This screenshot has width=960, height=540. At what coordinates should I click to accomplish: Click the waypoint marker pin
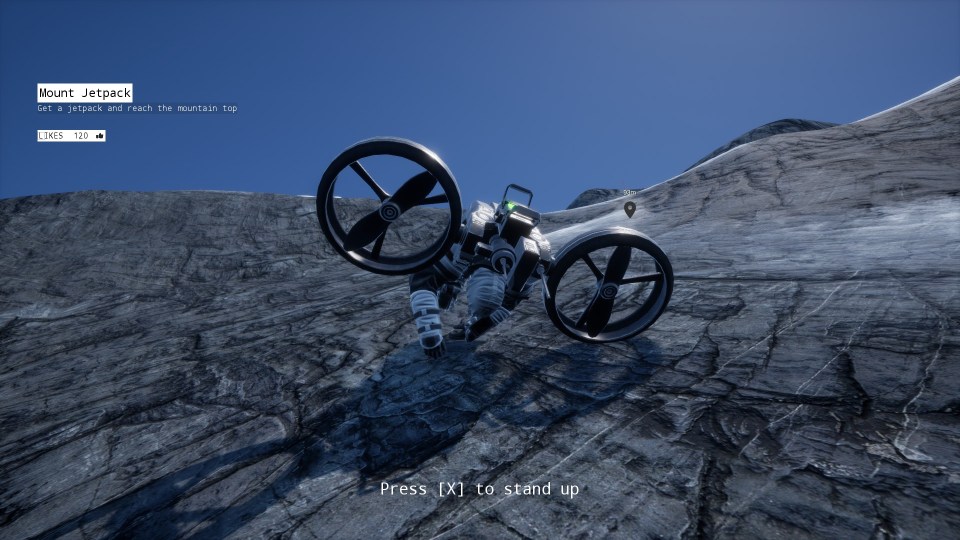tap(629, 209)
